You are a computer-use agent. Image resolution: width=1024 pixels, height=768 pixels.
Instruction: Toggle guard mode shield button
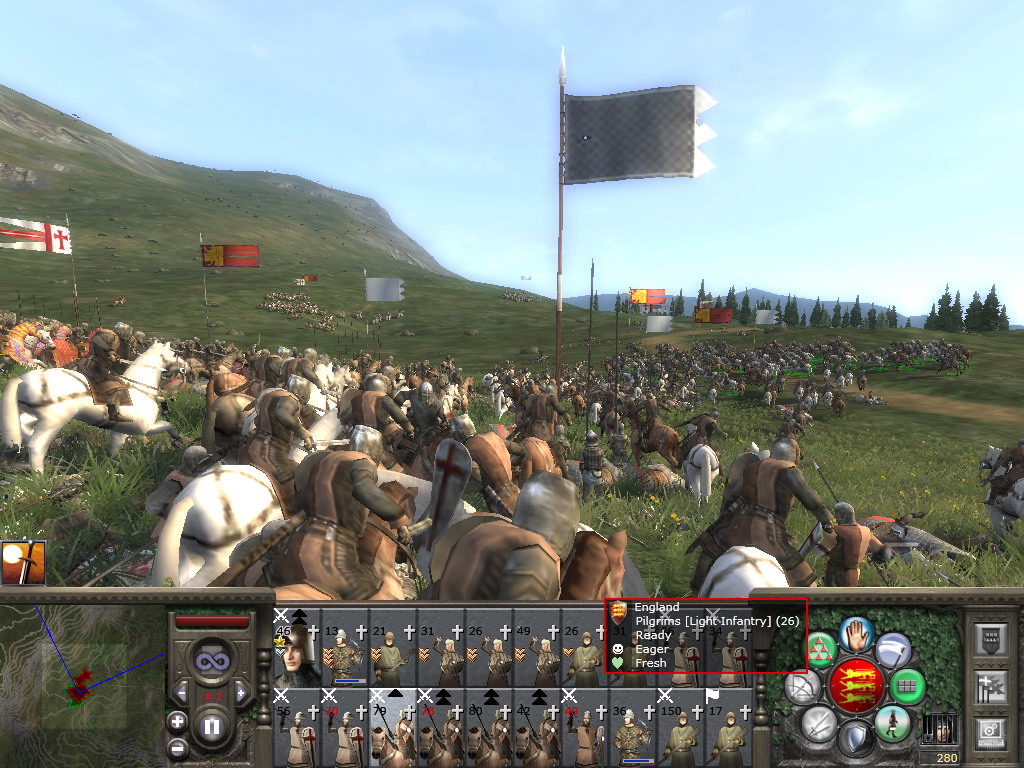pyautogui.click(x=855, y=740)
